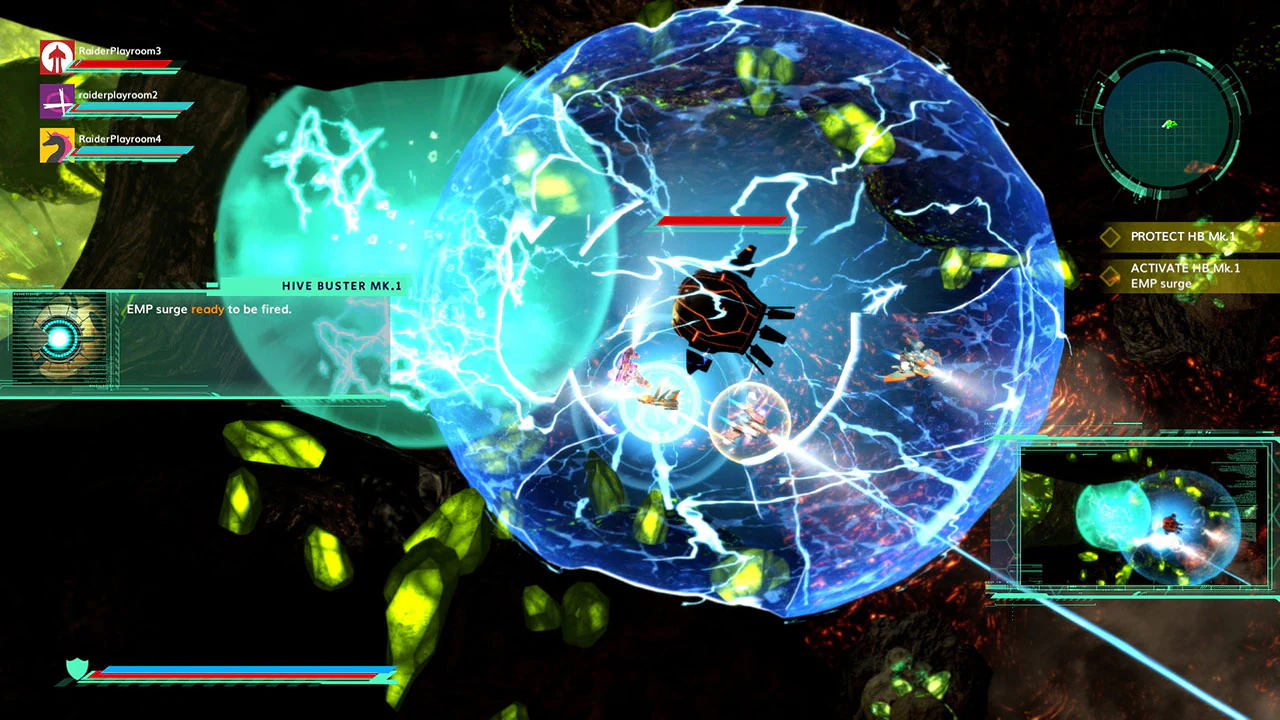This screenshot has width=1280, height=720.
Task: Toggle the PROTECT HB Mk.1 objective diamond marker
Action: tap(1111, 236)
